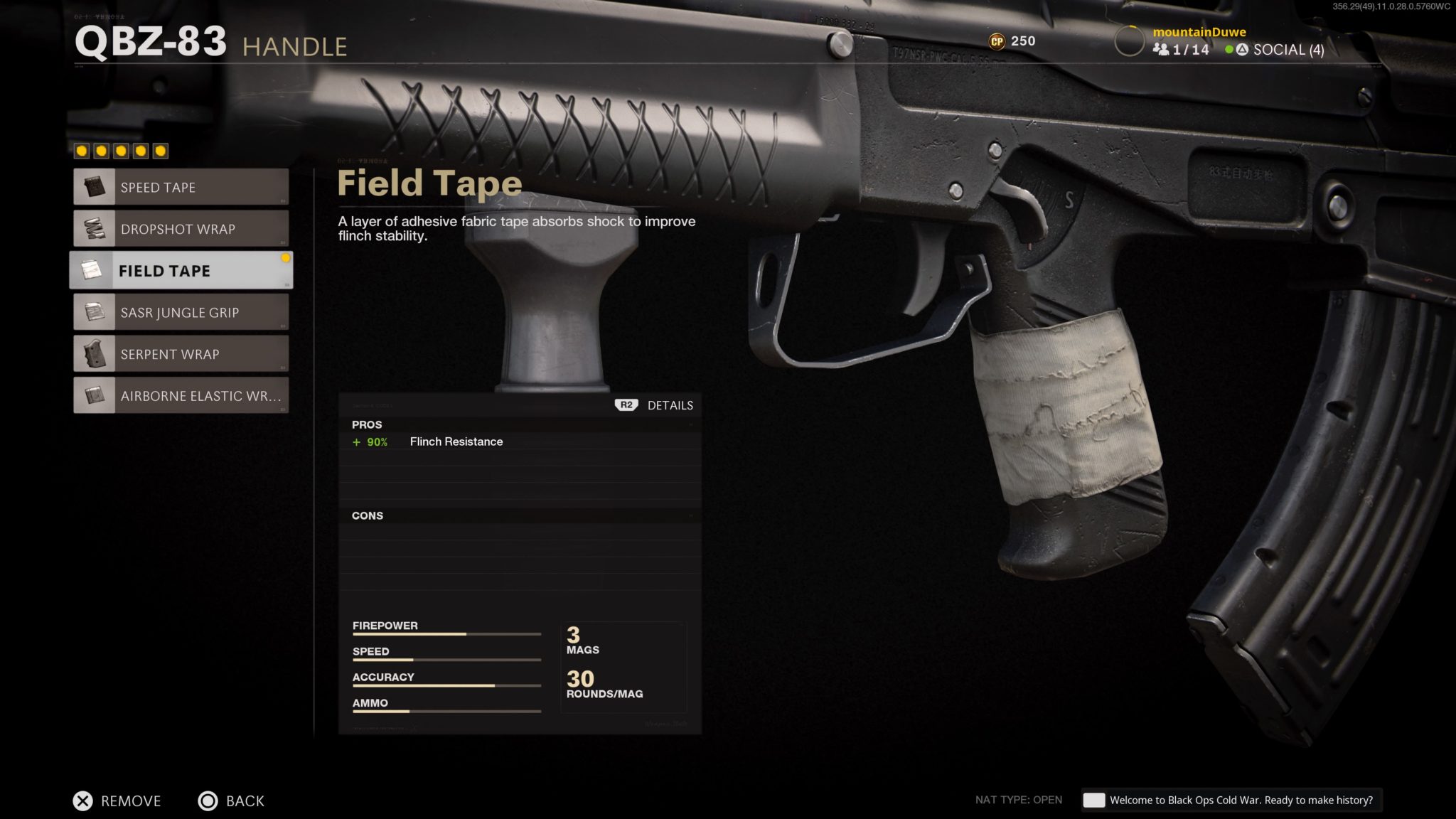Click the Remove circle icon
Image resolution: width=1456 pixels, height=819 pixels.
[81, 801]
